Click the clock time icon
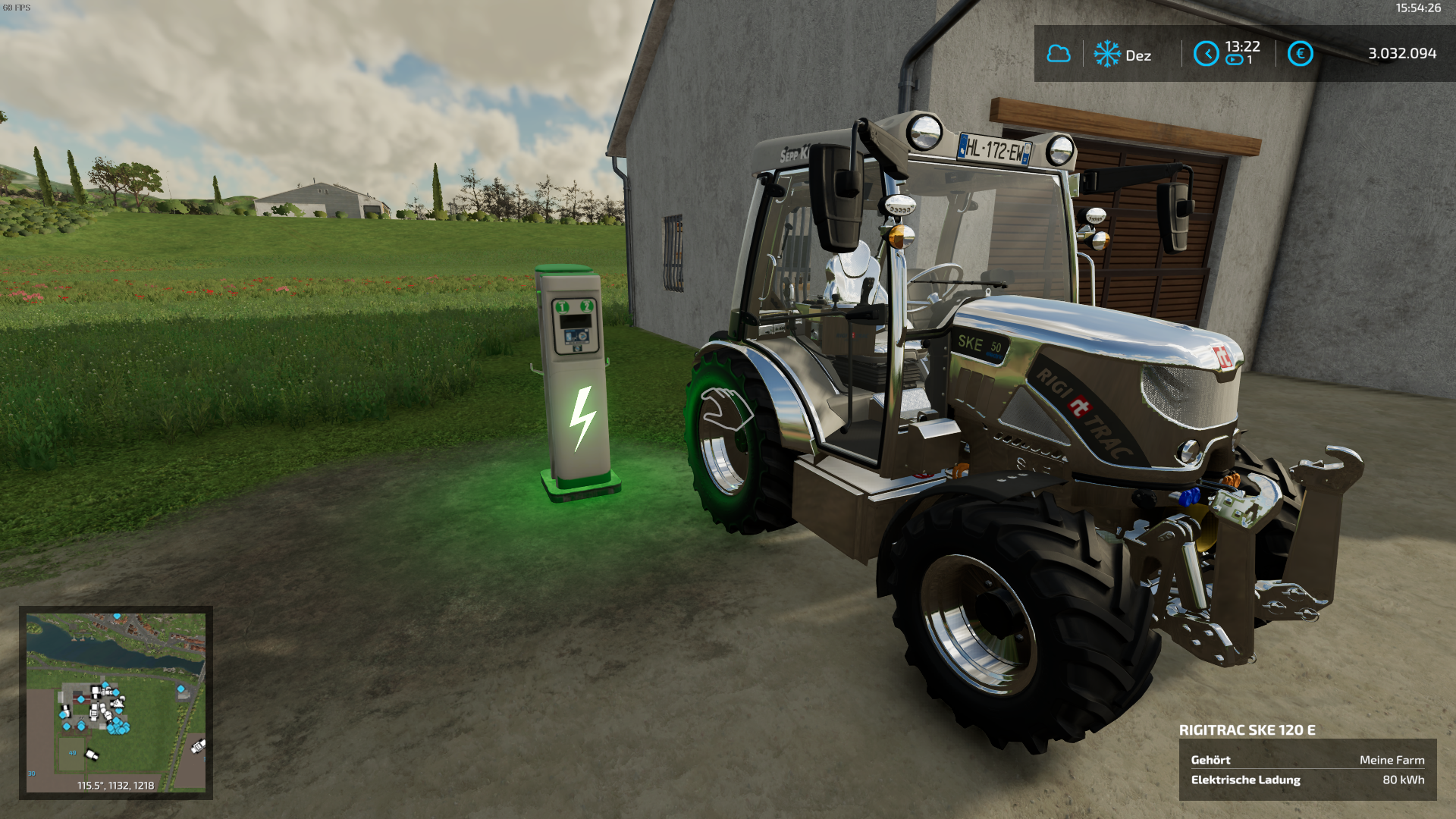Image resolution: width=1456 pixels, height=819 pixels. pyautogui.click(x=1206, y=54)
